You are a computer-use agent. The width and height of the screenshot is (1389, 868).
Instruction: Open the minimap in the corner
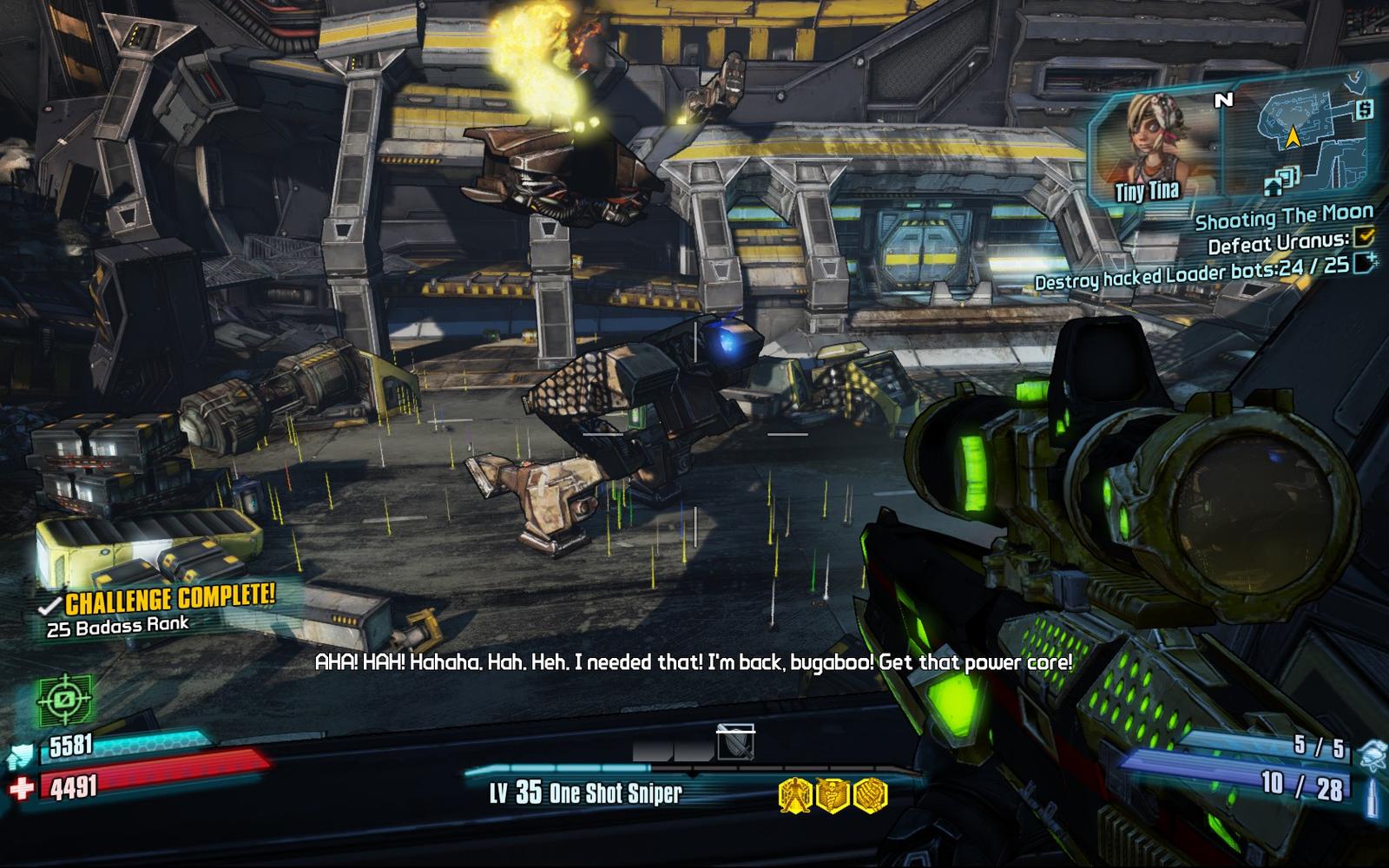[x=1298, y=139]
